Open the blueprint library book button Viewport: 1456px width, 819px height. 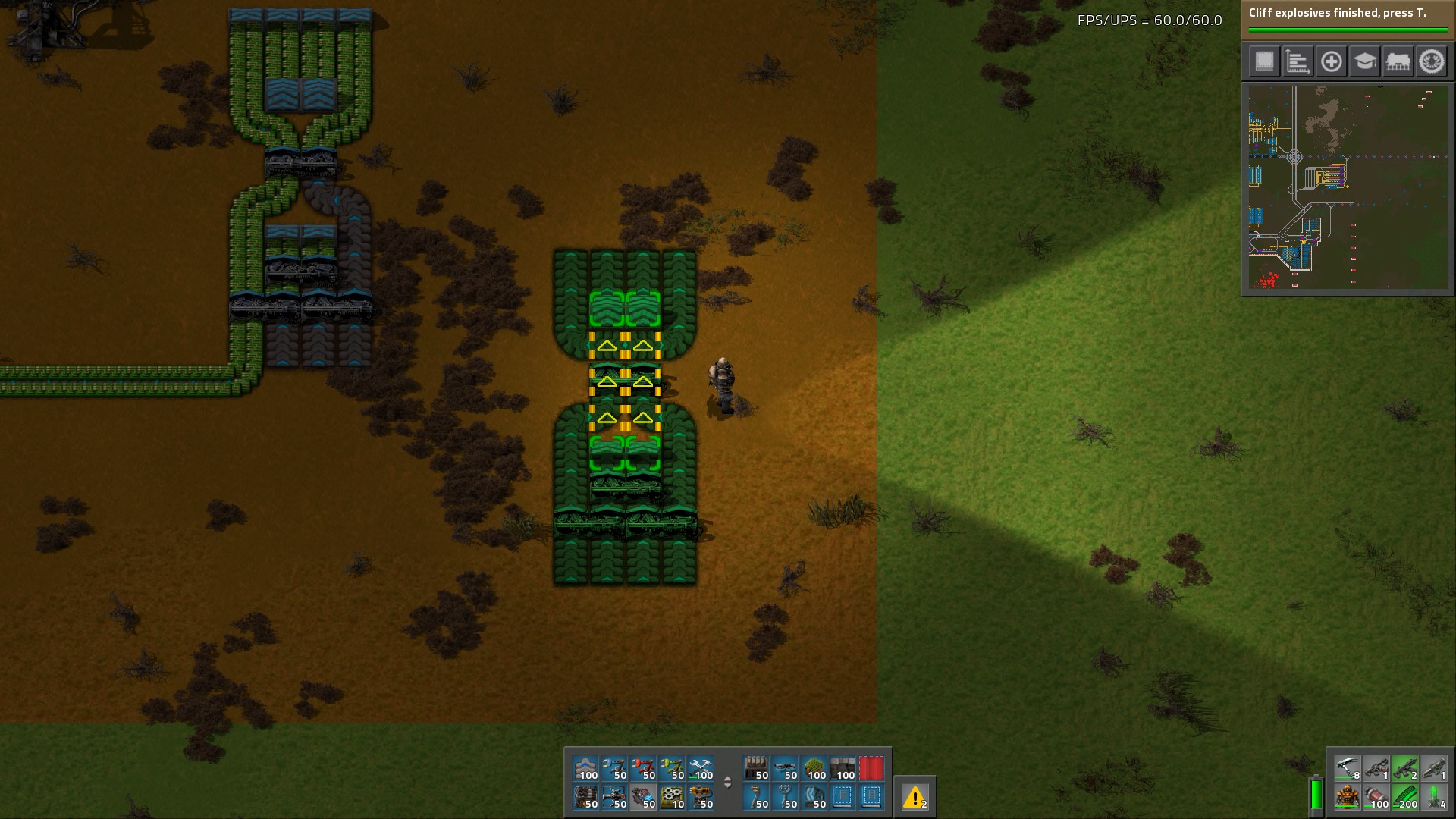coord(1264,61)
